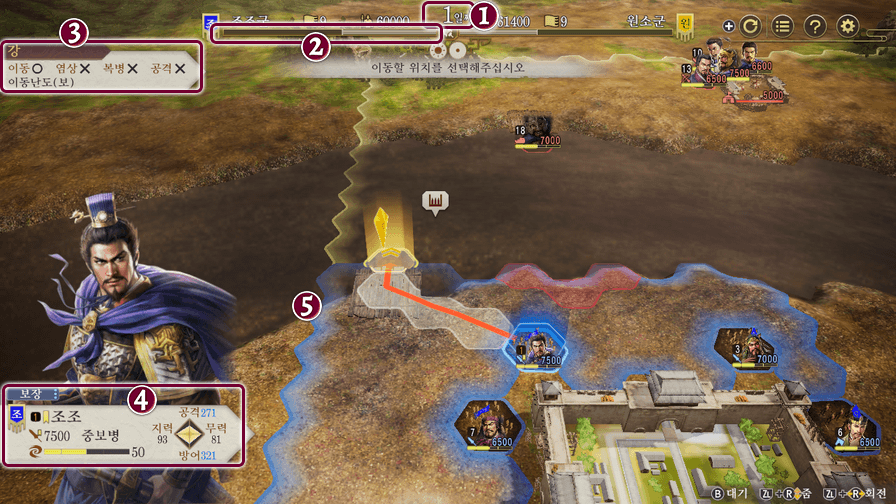This screenshot has height=504, width=896.
Task: Open the question mark help screen
Action: [x=816, y=27]
